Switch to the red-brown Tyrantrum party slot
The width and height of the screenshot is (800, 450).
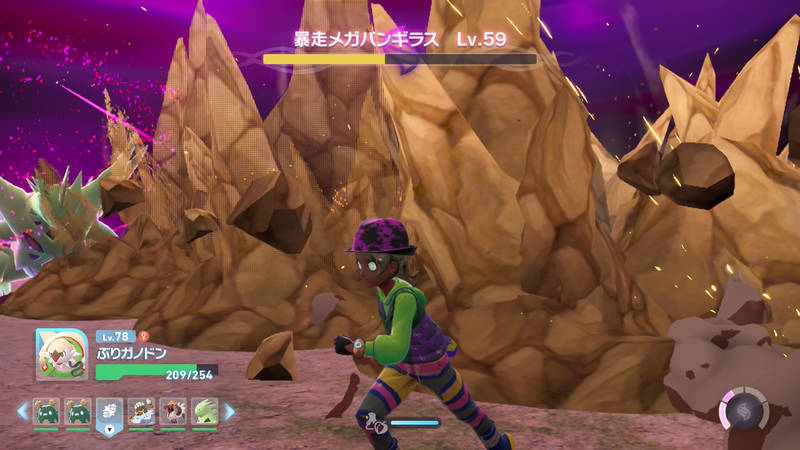[173, 411]
